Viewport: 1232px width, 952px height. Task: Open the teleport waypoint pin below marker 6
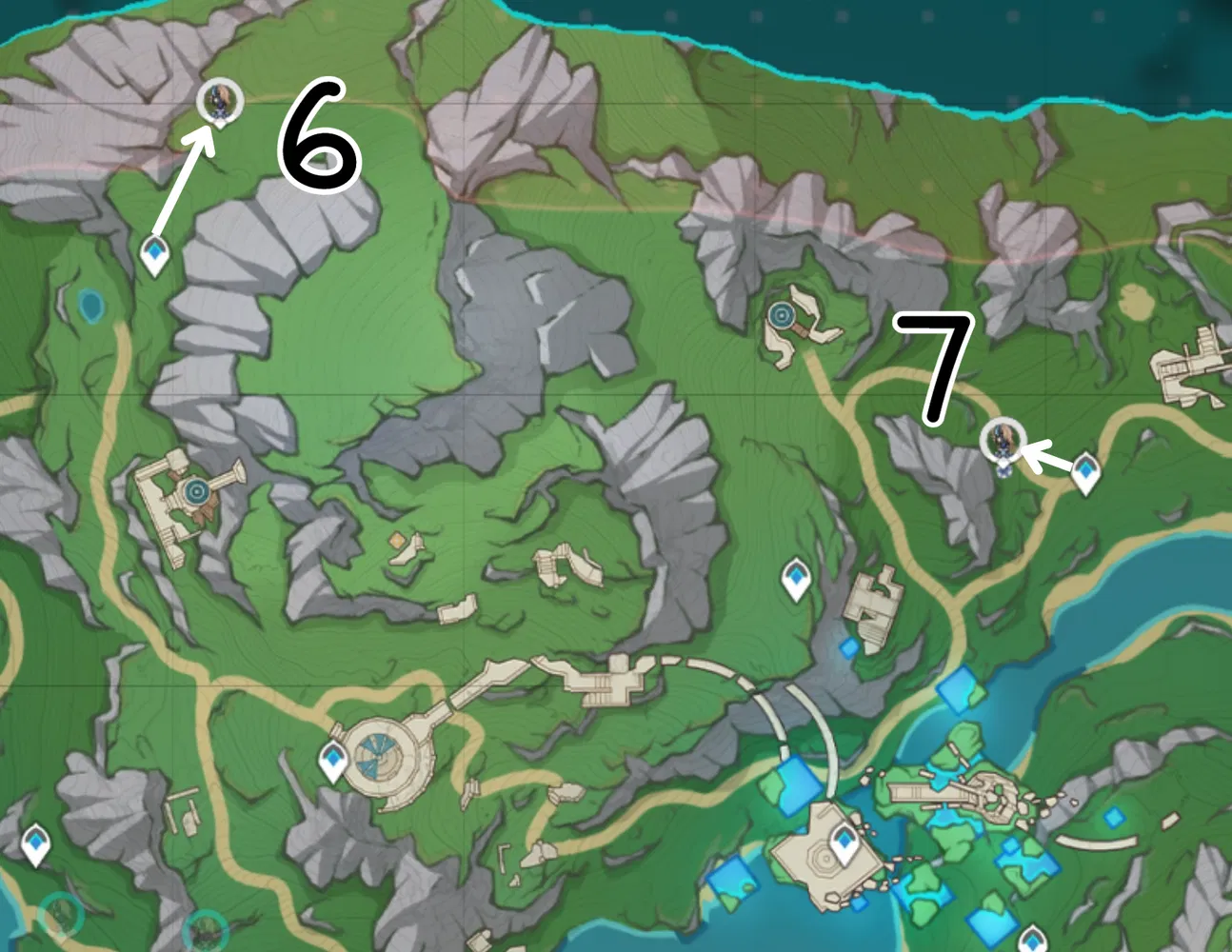tap(152, 252)
